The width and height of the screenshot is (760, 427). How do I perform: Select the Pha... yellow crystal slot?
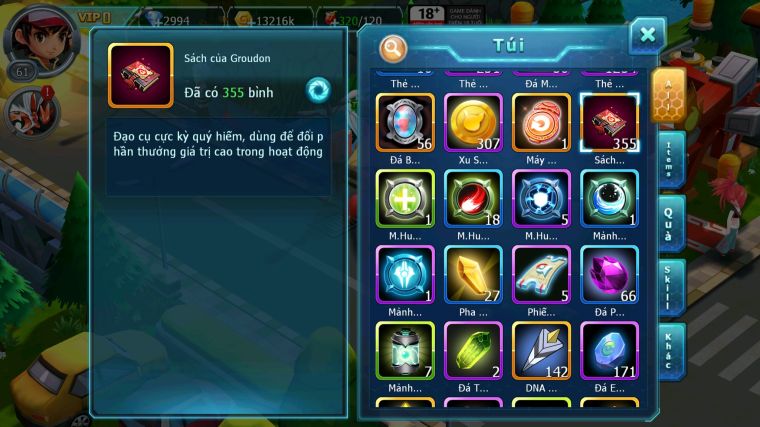(473, 273)
